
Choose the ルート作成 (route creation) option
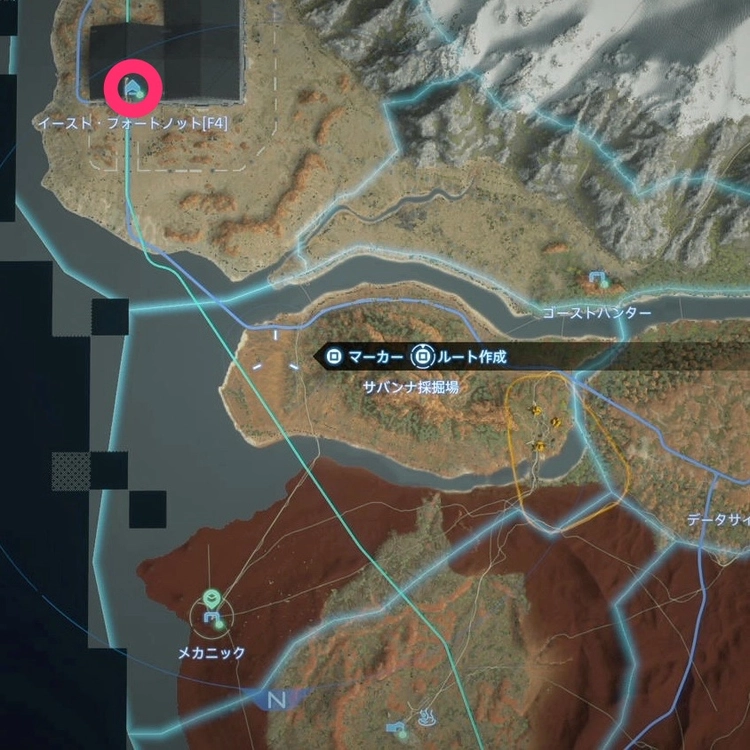tap(465, 356)
